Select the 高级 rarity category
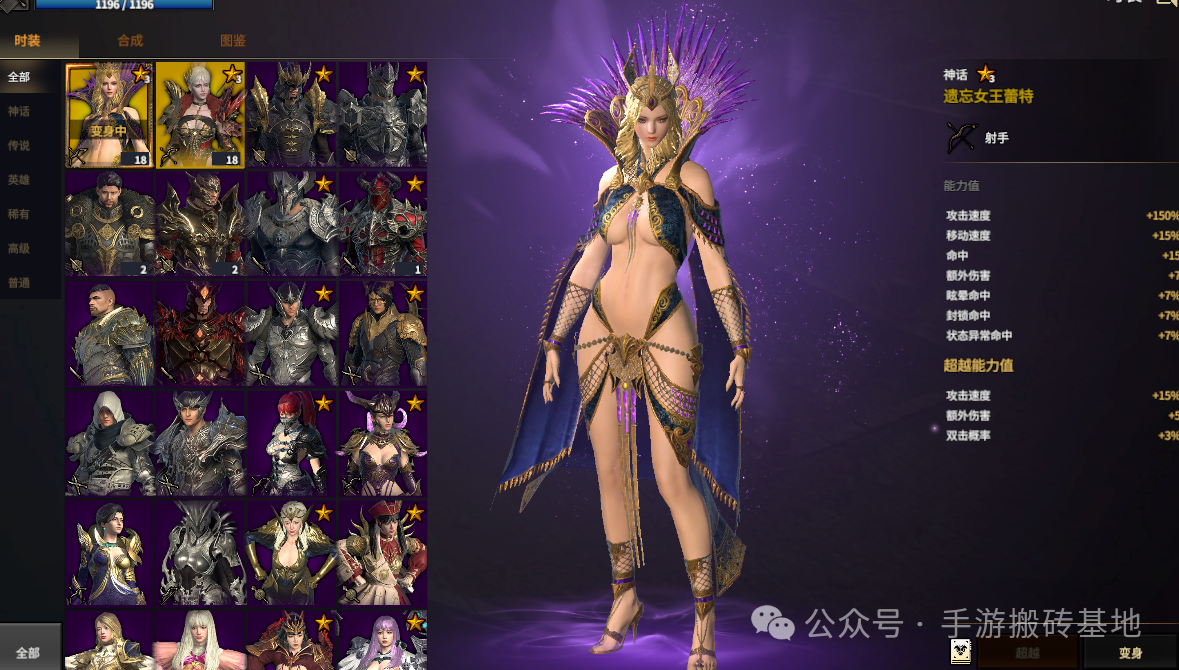The width and height of the screenshot is (1179, 670). [x=19, y=248]
